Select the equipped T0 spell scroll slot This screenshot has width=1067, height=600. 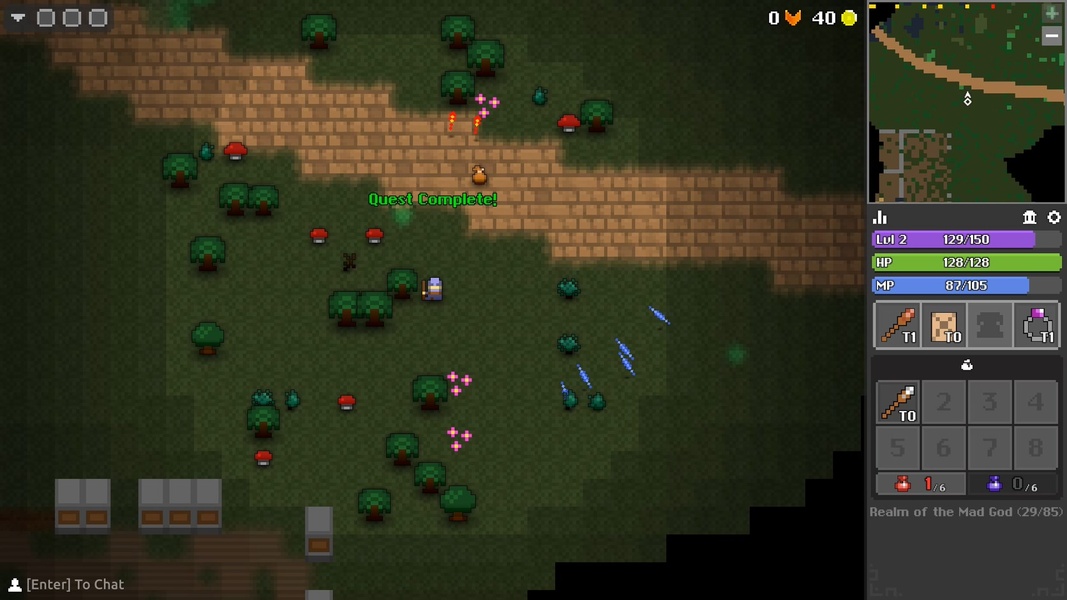(943, 325)
